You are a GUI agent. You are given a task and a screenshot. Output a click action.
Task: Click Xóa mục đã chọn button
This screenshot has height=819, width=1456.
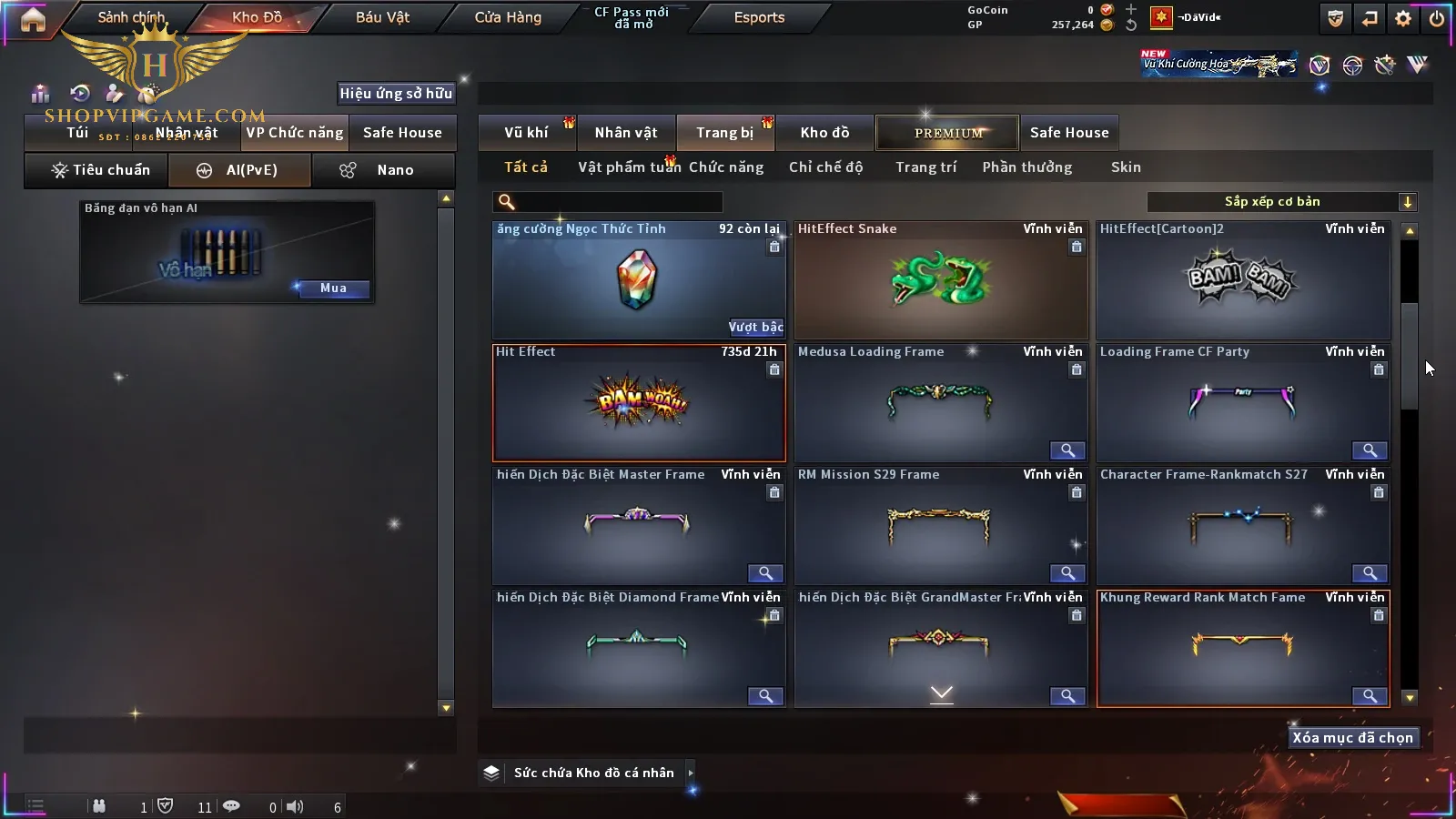pos(1352,738)
